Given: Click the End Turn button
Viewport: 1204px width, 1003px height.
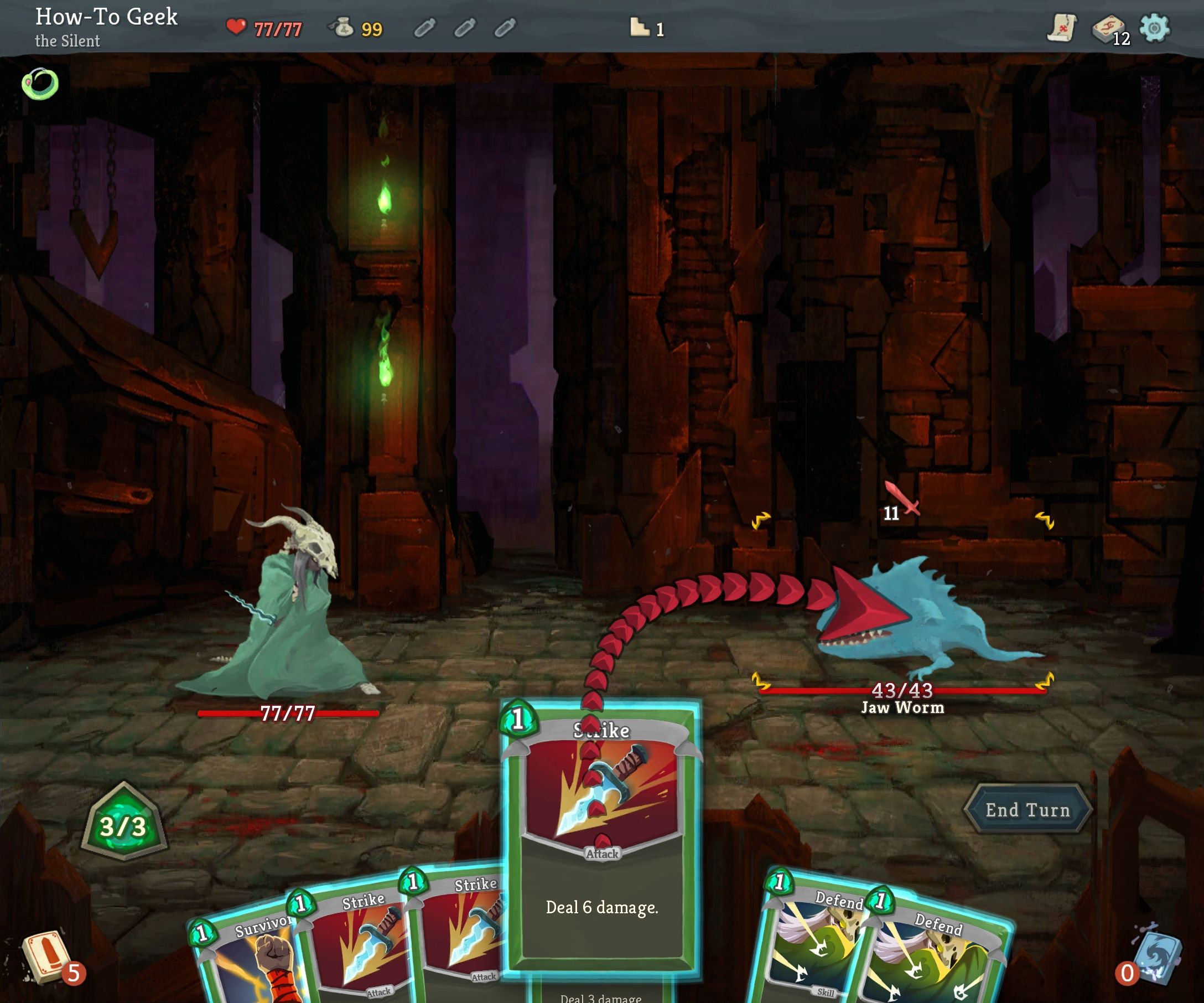Looking at the screenshot, I should pyautogui.click(x=1027, y=809).
